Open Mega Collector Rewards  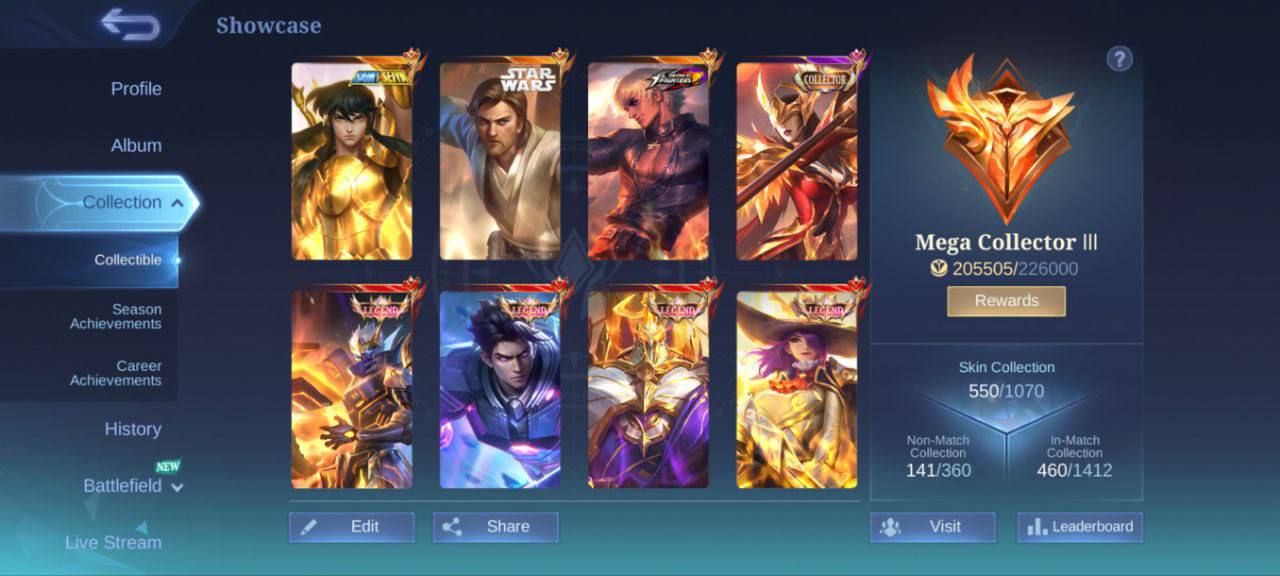tap(1006, 301)
